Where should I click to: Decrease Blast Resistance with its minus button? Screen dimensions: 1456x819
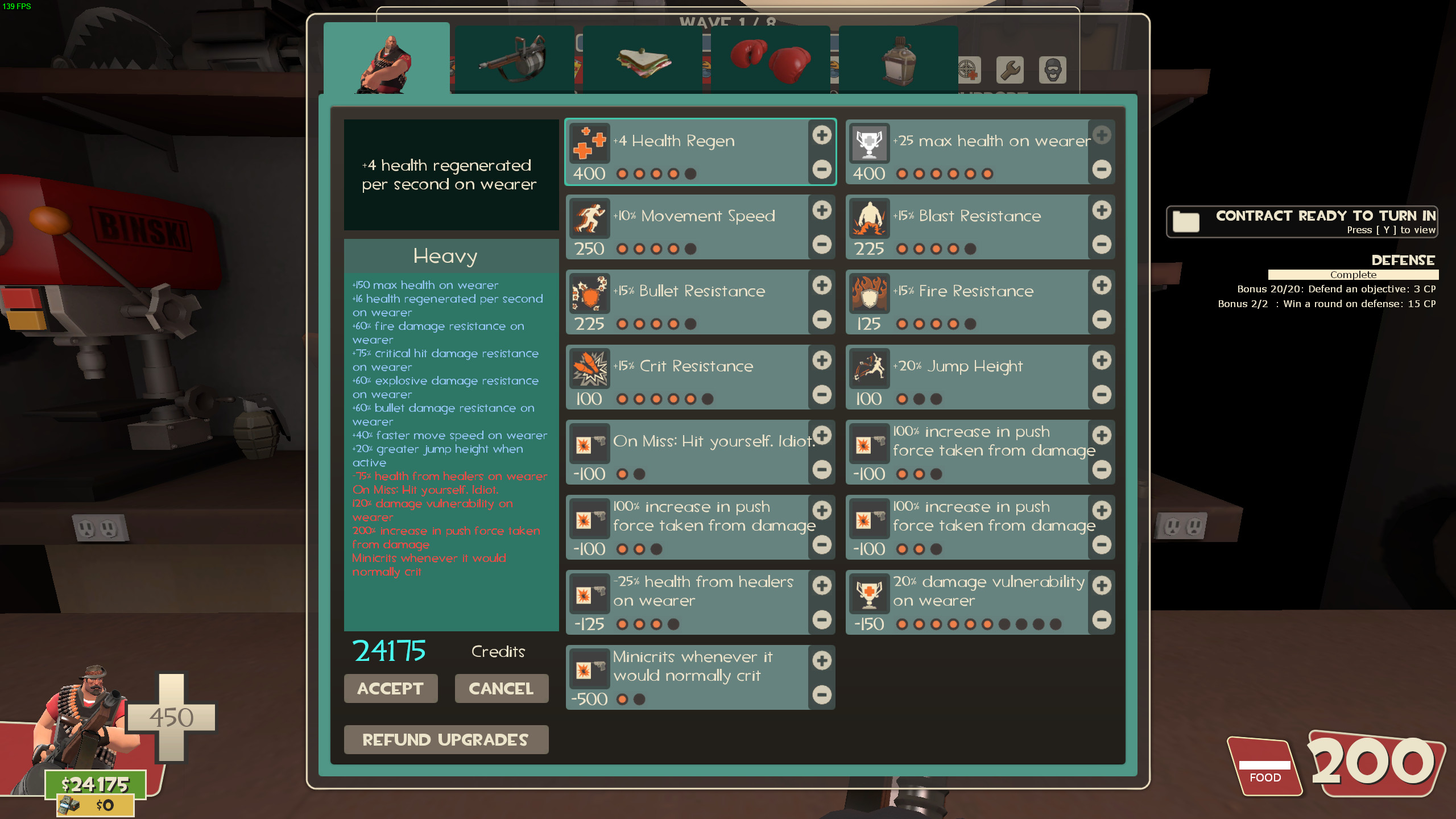(1102, 245)
